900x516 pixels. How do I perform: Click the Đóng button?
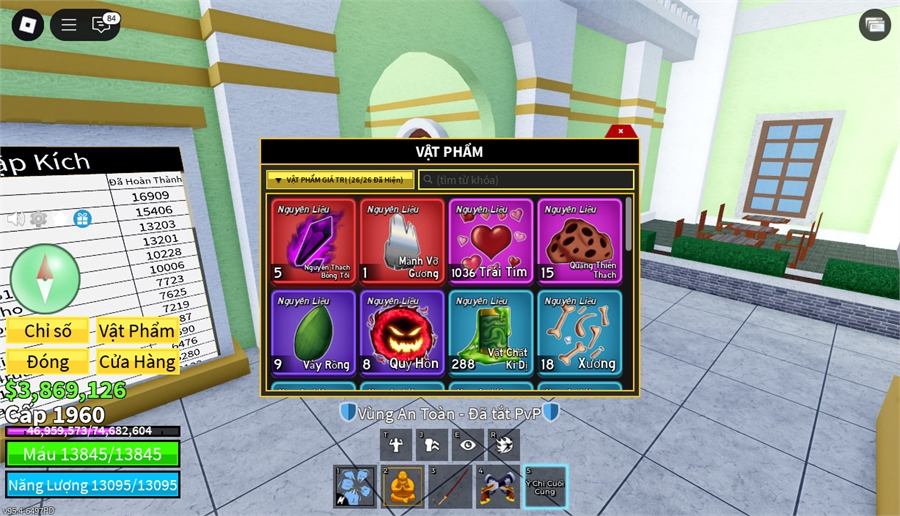coord(48,361)
